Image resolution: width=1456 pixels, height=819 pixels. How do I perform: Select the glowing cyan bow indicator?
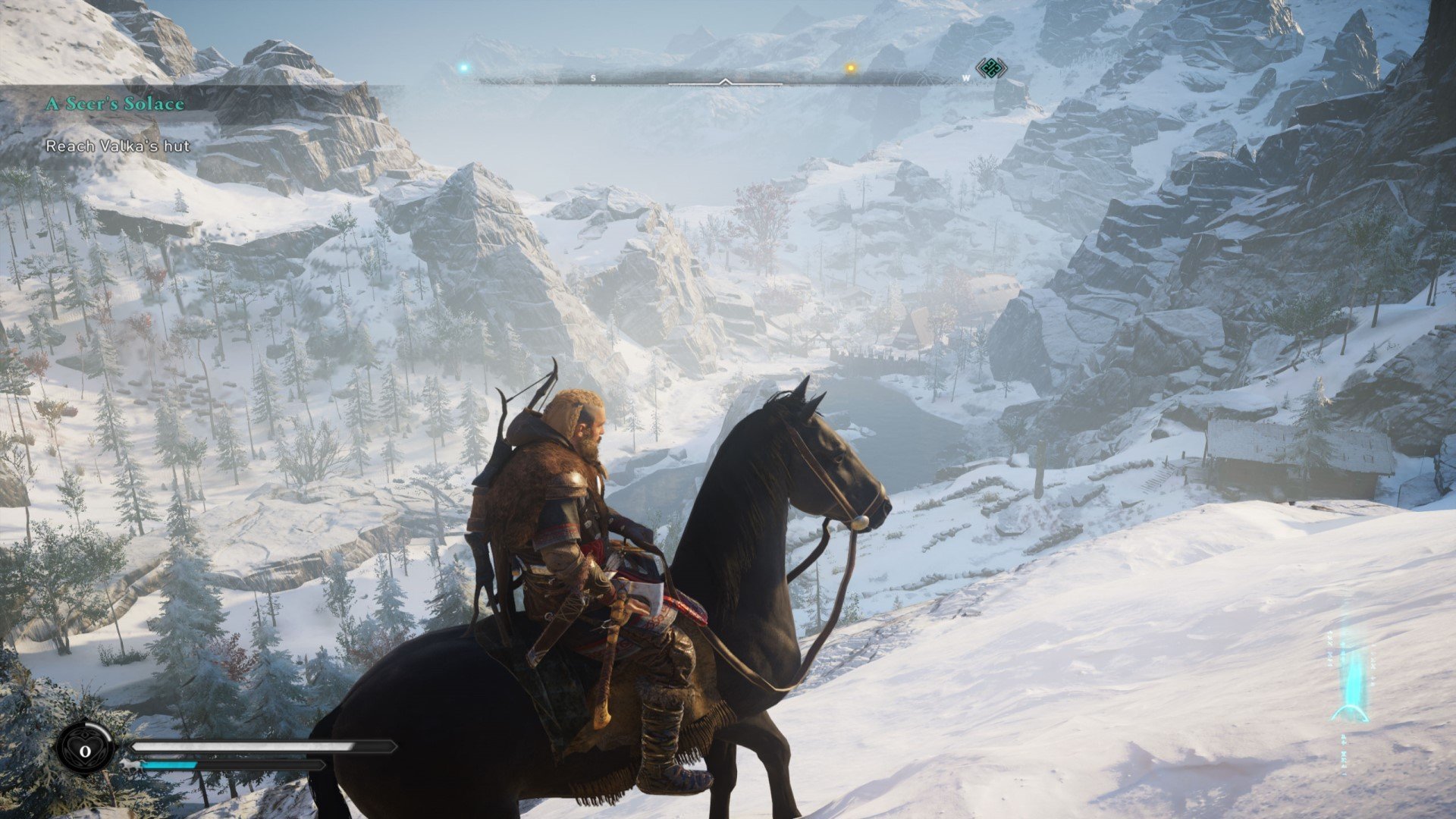pyautogui.click(x=1351, y=682)
